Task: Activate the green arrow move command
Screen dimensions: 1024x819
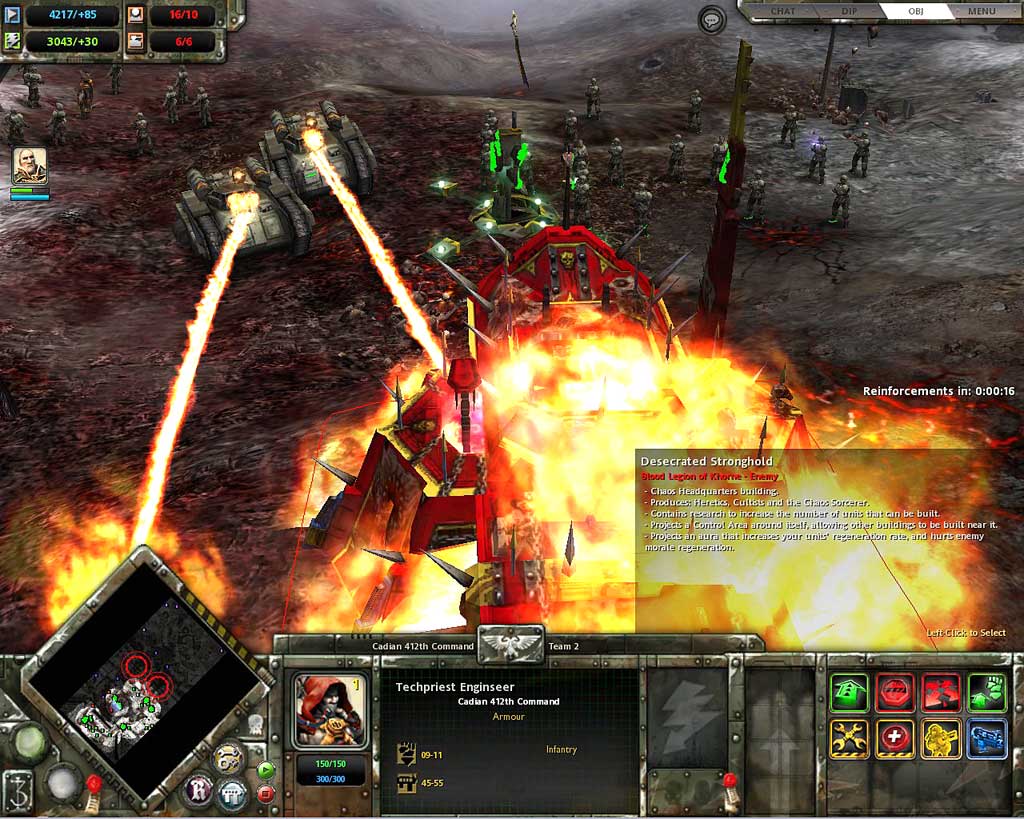Action: pyautogui.click(x=849, y=691)
